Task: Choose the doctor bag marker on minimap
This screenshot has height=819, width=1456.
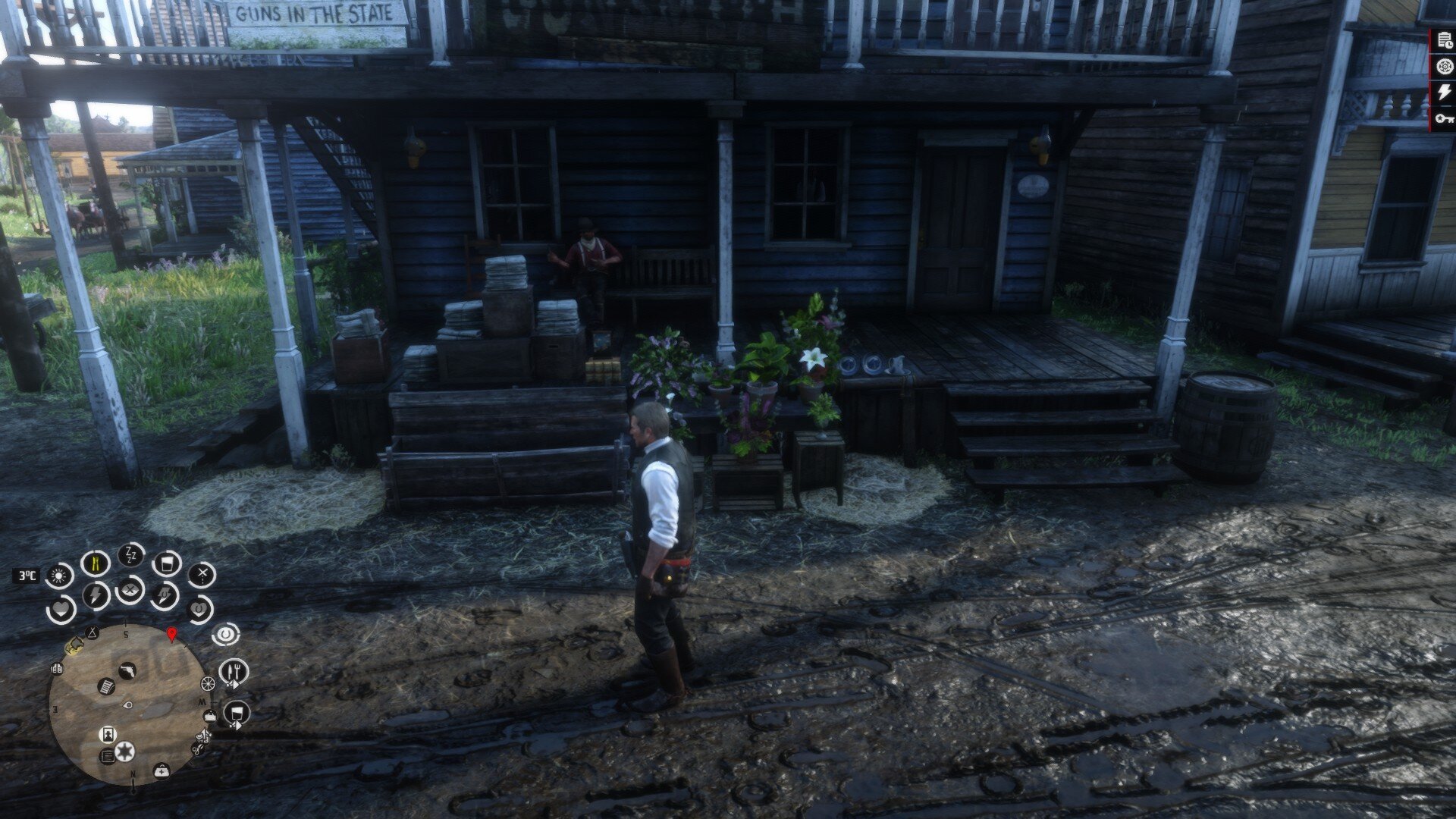Action: [x=161, y=770]
